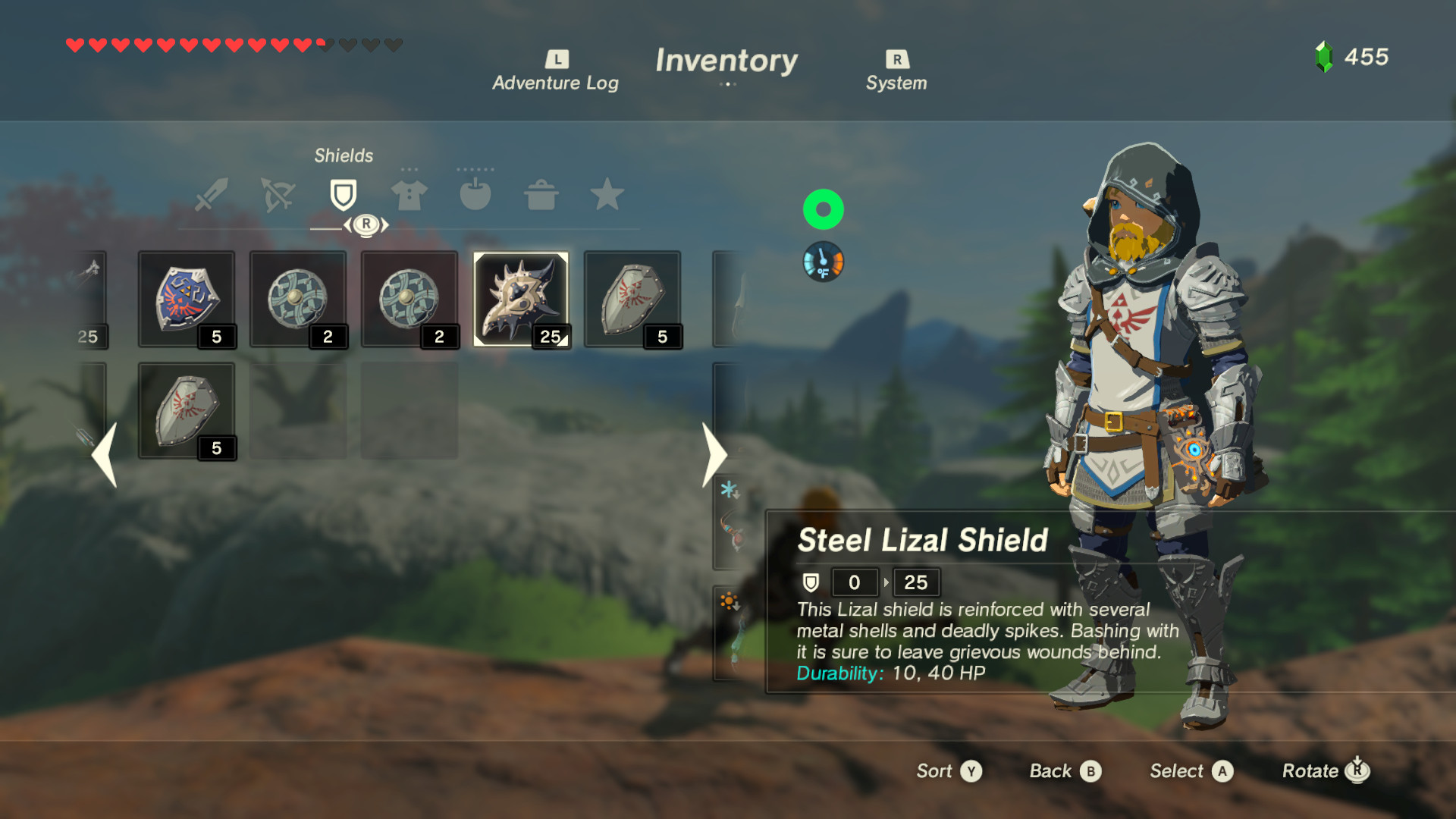The height and width of the screenshot is (819, 1456).
Task: Click the cooking pot meals category icon
Action: (541, 196)
